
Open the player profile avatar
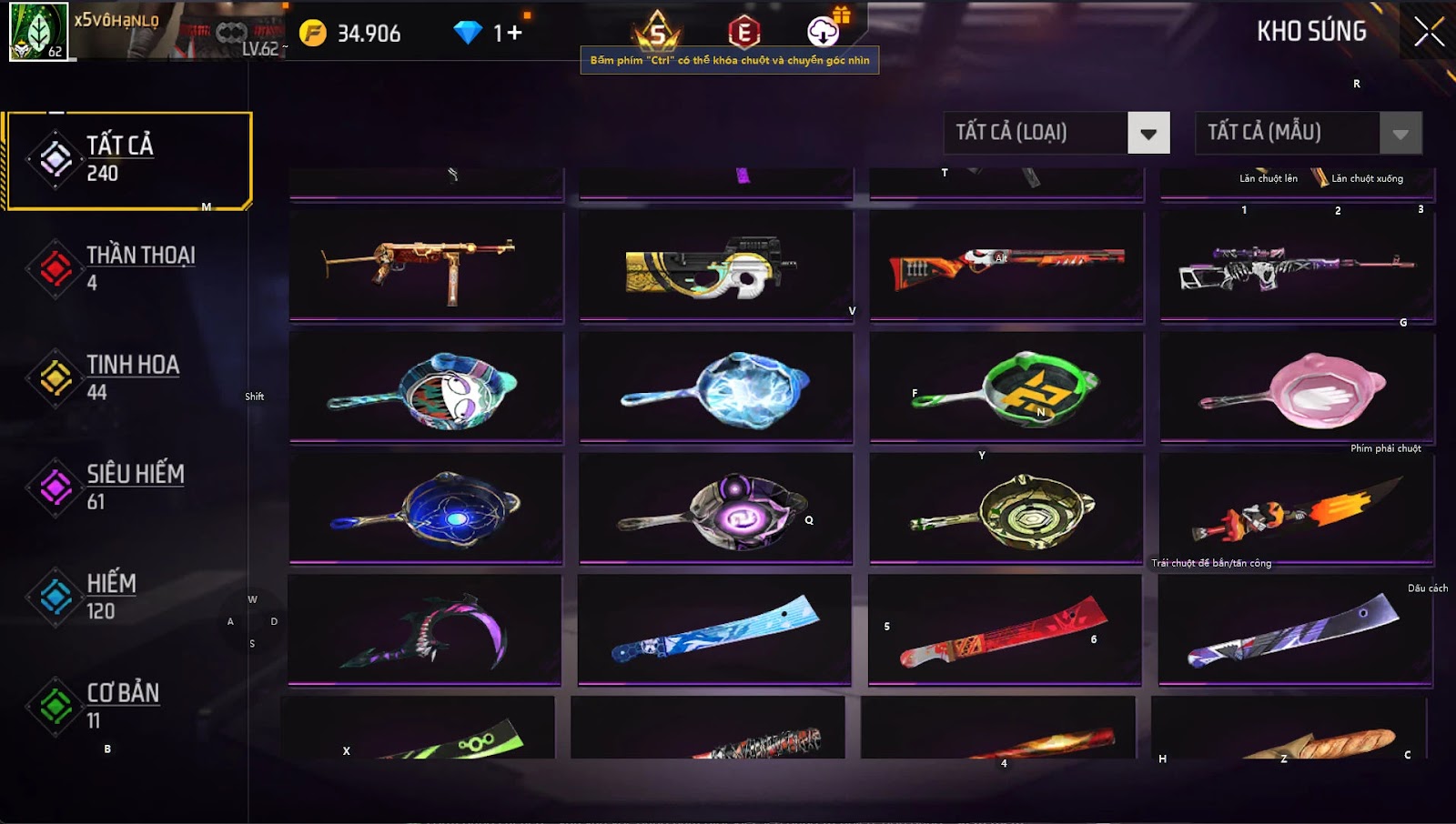[x=38, y=31]
